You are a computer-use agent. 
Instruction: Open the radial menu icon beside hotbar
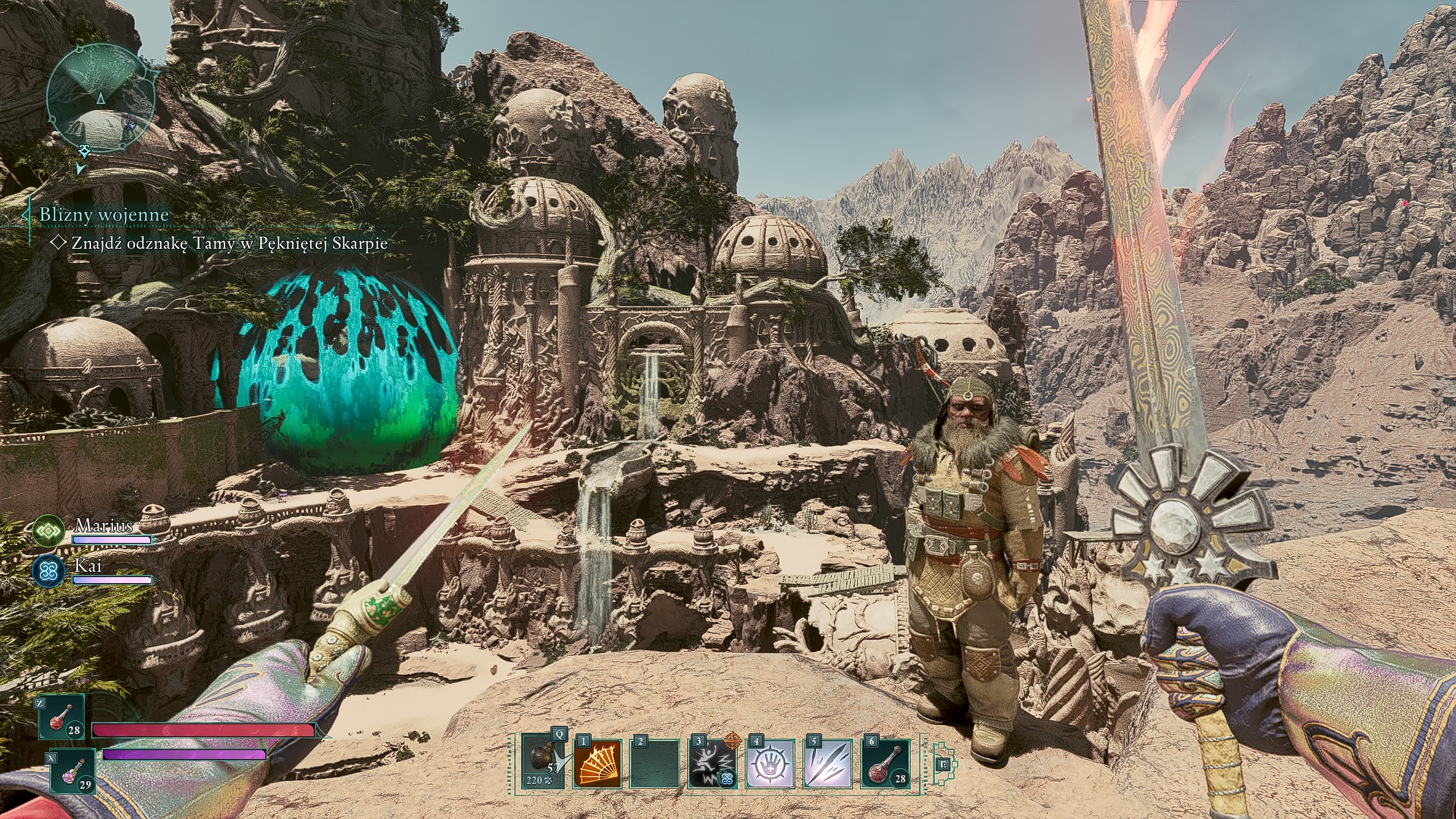943,764
